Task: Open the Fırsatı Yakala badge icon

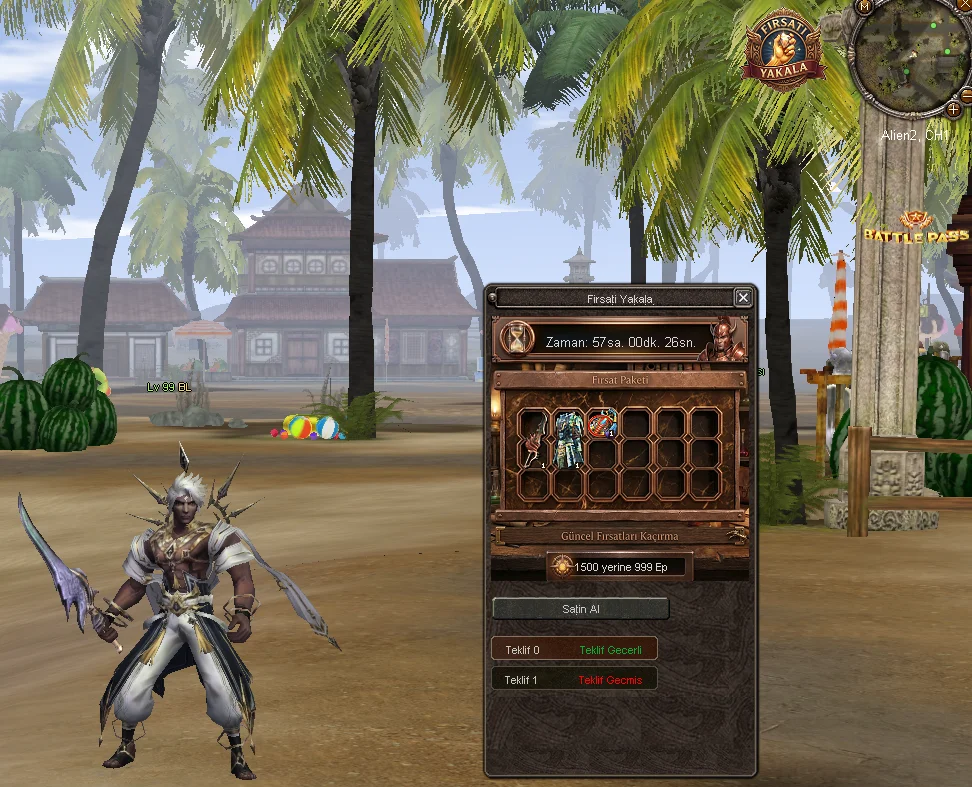Action: click(x=783, y=51)
